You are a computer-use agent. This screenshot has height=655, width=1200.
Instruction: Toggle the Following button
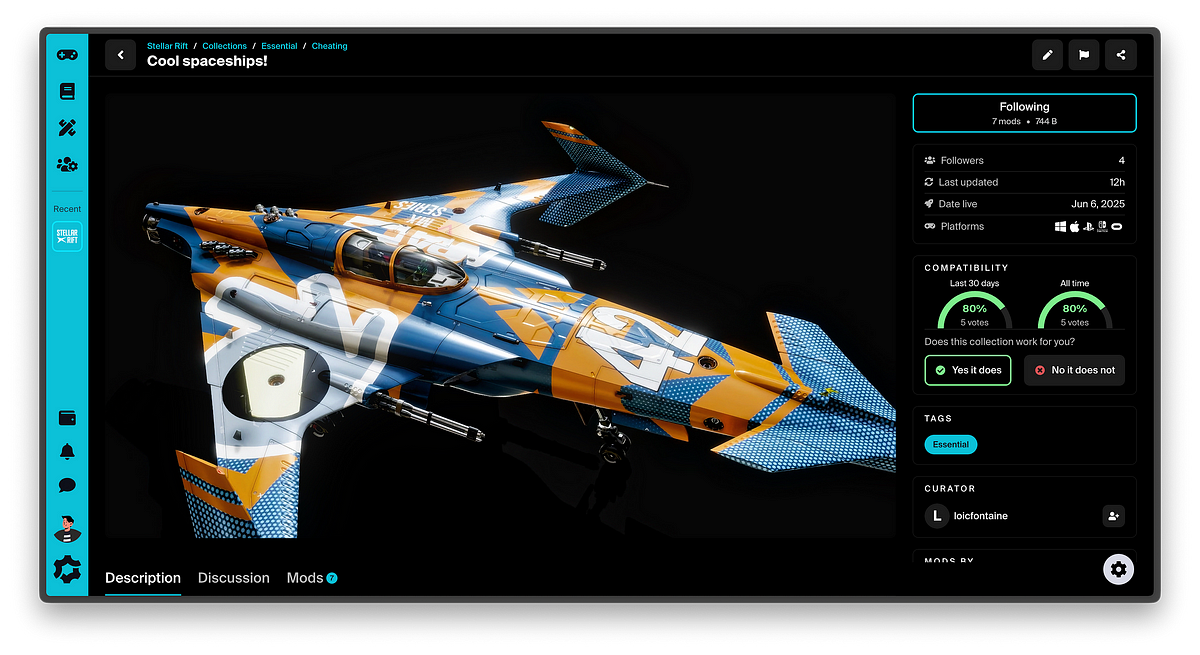pos(1024,113)
